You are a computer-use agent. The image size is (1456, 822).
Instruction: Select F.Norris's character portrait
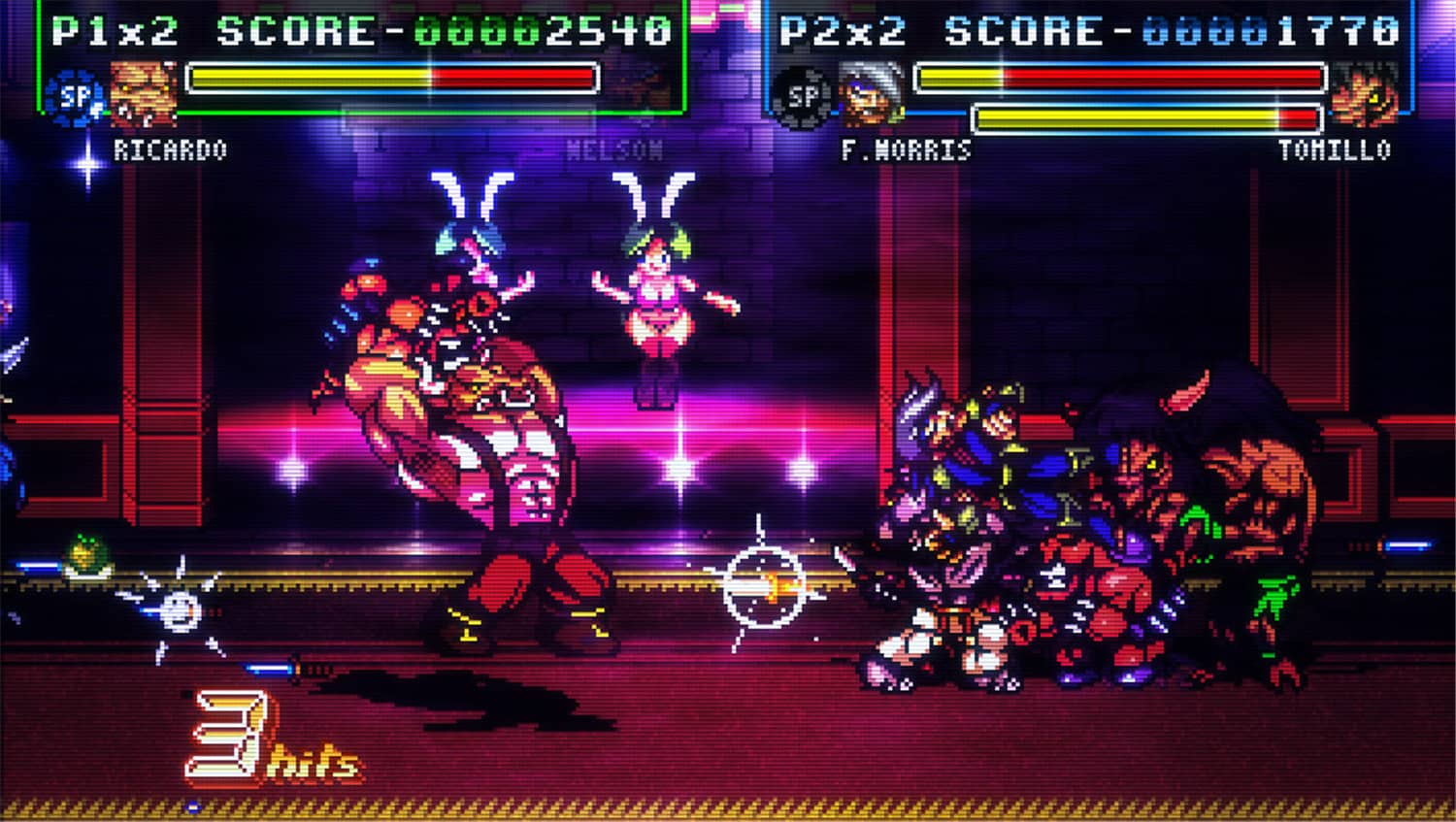click(867, 90)
